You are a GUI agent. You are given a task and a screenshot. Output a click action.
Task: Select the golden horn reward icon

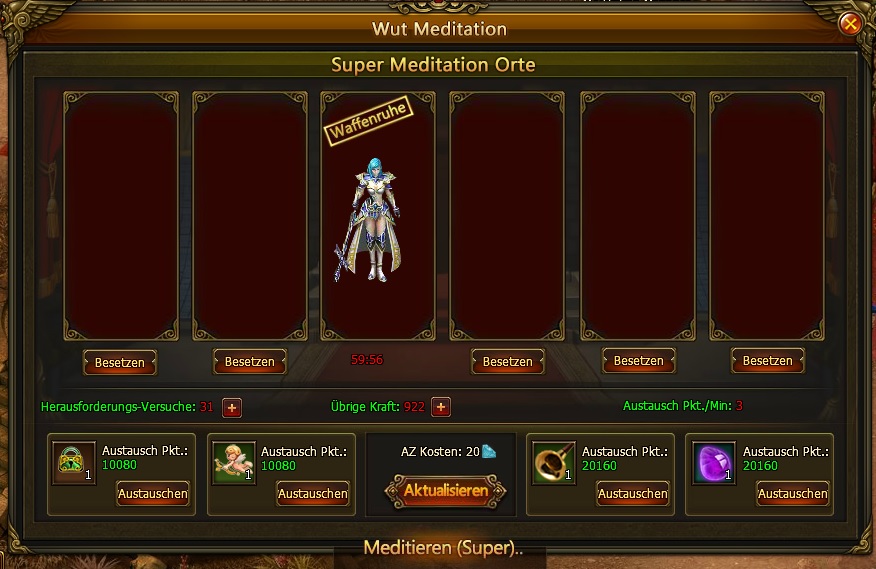click(x=553, y=463)
